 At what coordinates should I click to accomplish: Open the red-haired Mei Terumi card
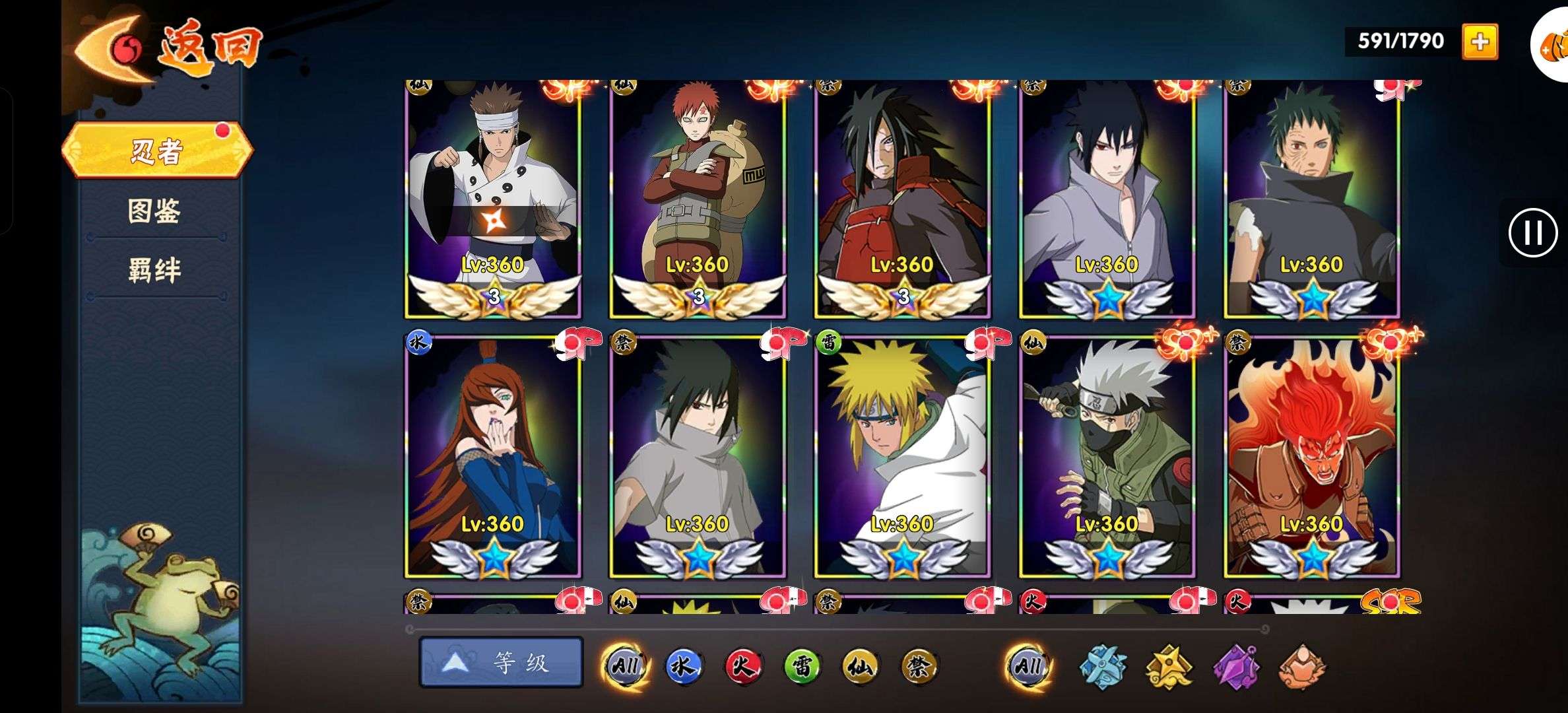click(492, 457)
